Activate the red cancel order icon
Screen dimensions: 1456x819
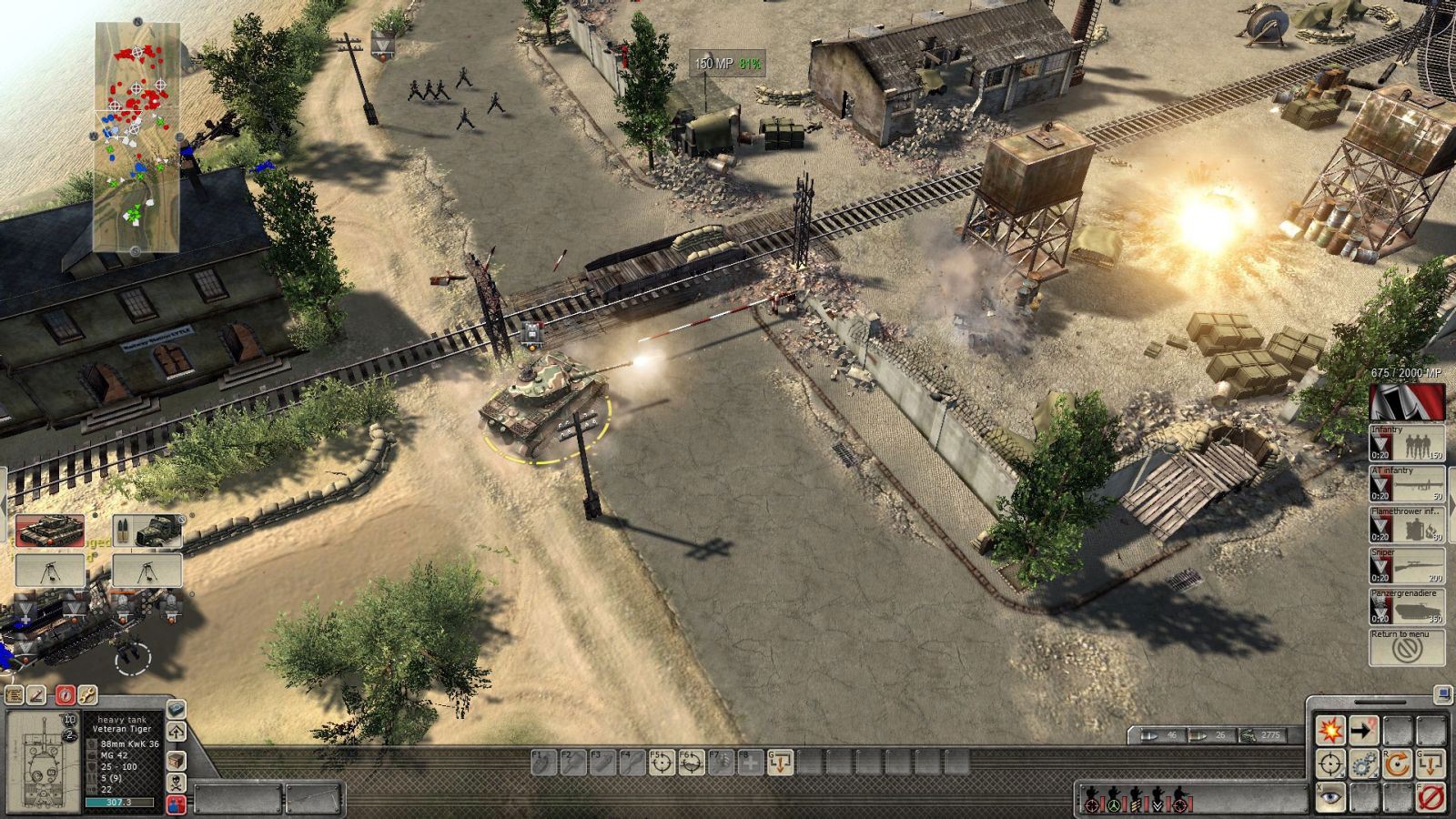[1431, 796]
